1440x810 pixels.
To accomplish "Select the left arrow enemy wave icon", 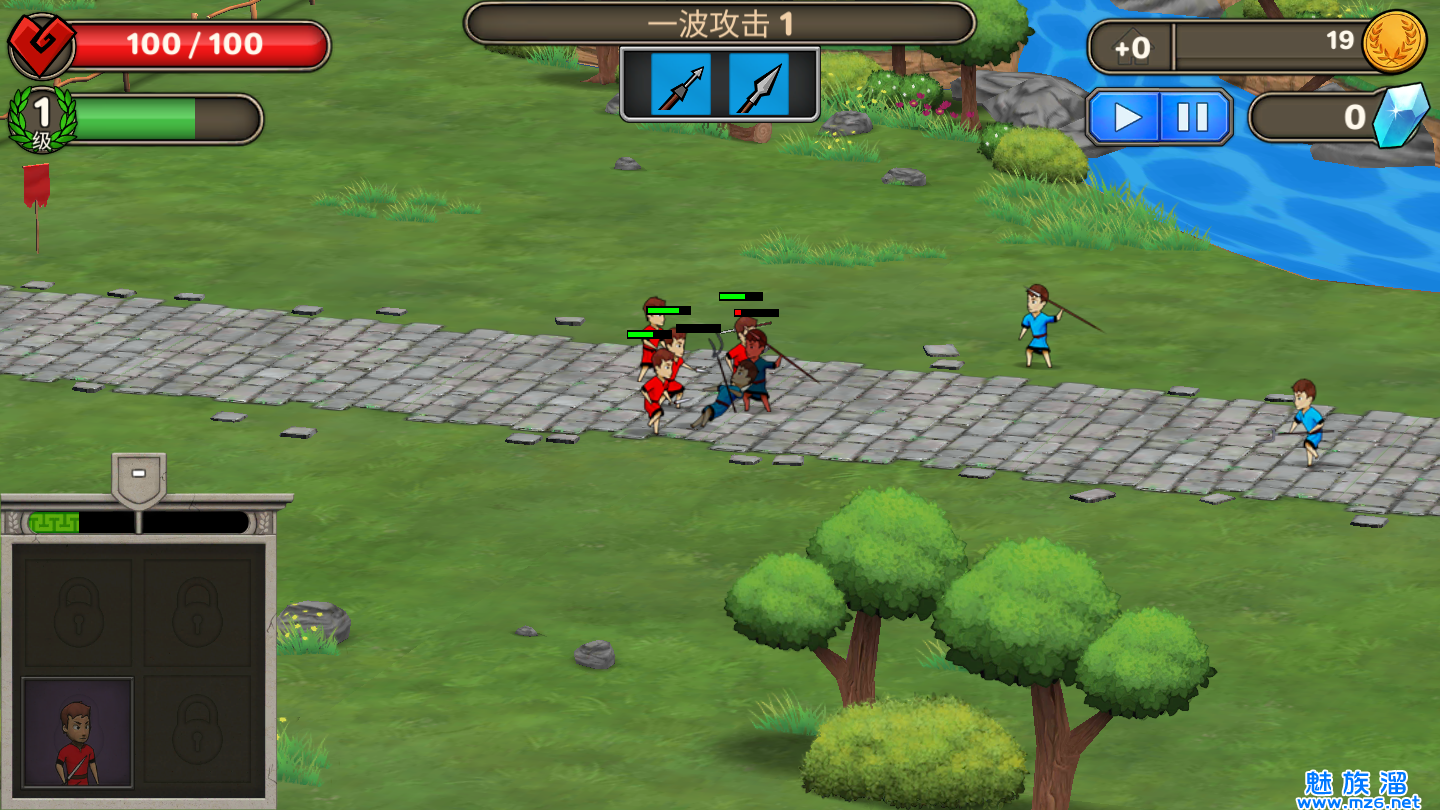I will 681,85.
